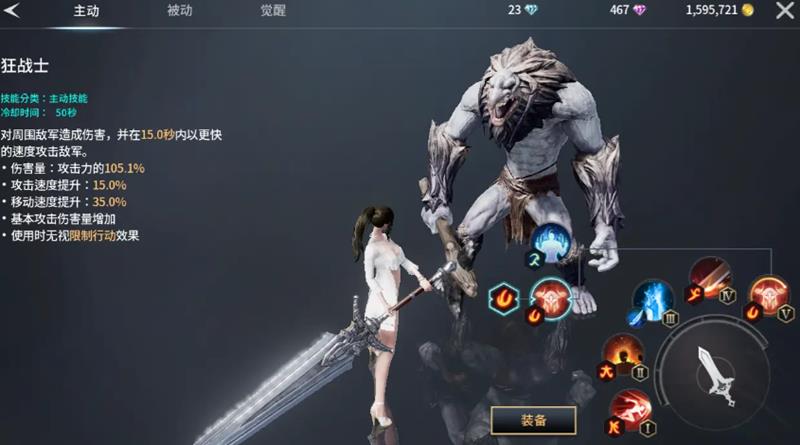800x445 pixels.
Task: Select the 觉醒 (Awakening) tab
Action: coord(273,12)
